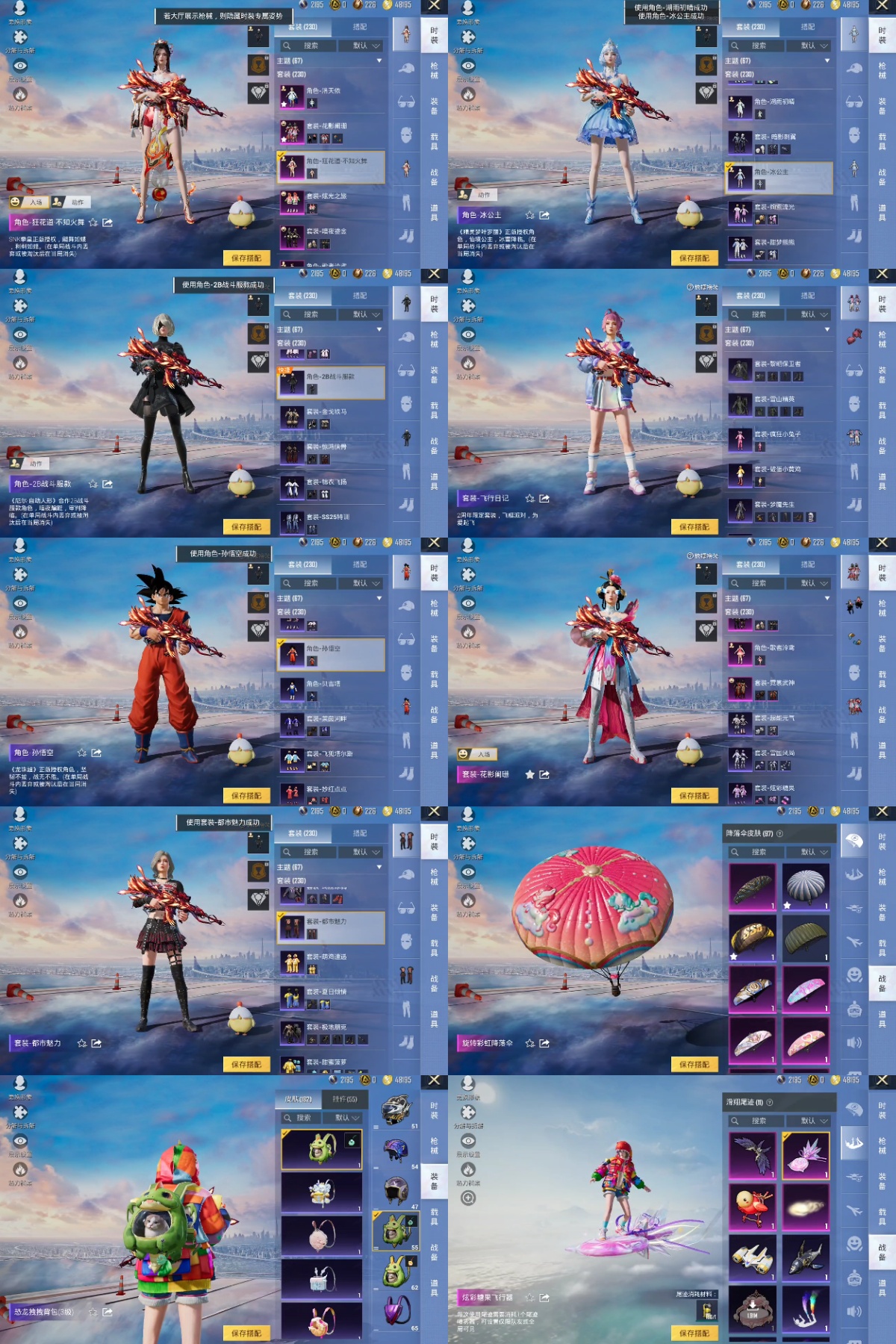Pick the 套装-破壳小黄鸡 outfit row
The height and width of the screenshot is (1344, 896).
pyautogui.click(x=779, y=475)
